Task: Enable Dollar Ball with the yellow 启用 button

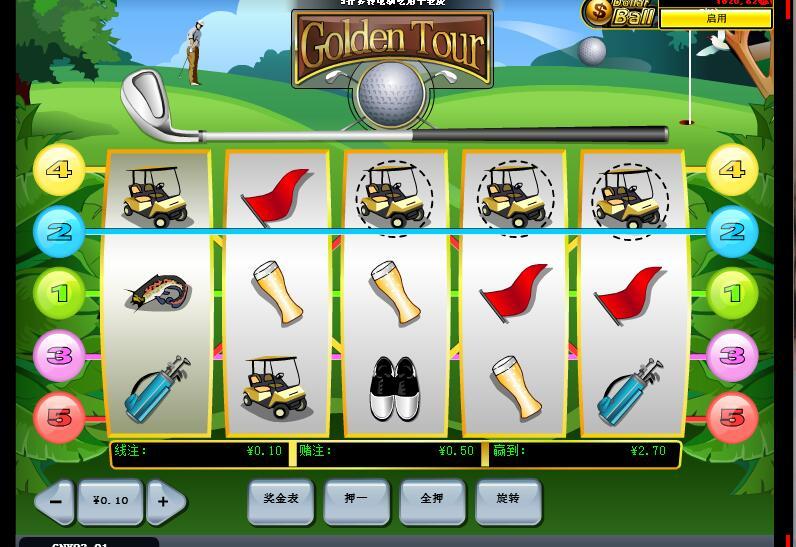Action: tap(716, 18)
